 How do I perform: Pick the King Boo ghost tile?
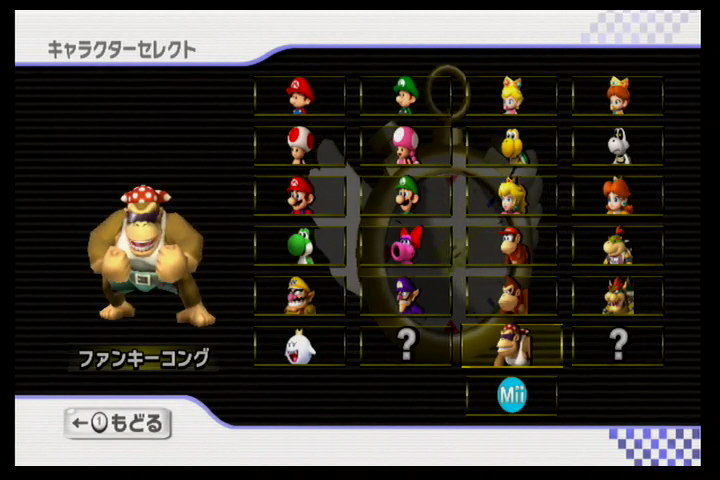pos(299,345)
